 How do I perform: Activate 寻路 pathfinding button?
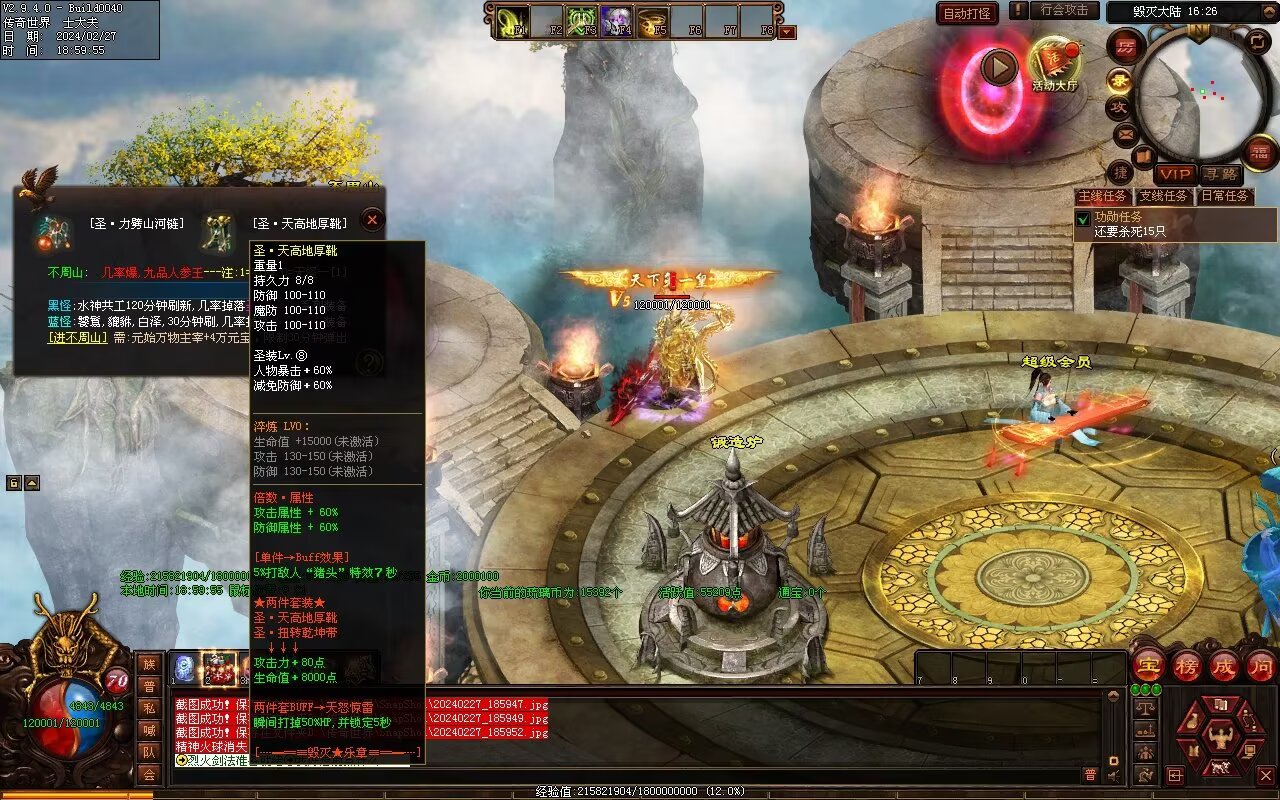point(1219,174)
